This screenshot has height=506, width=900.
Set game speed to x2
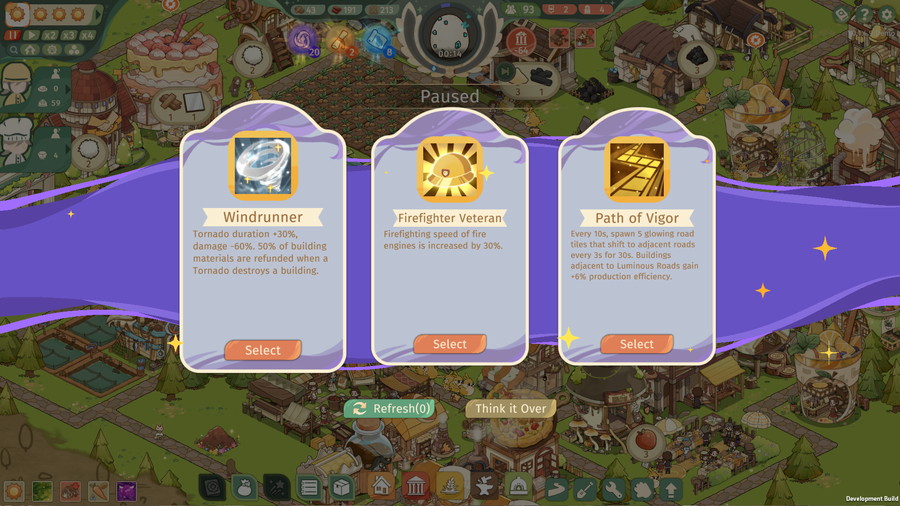[x=50, y=34]
